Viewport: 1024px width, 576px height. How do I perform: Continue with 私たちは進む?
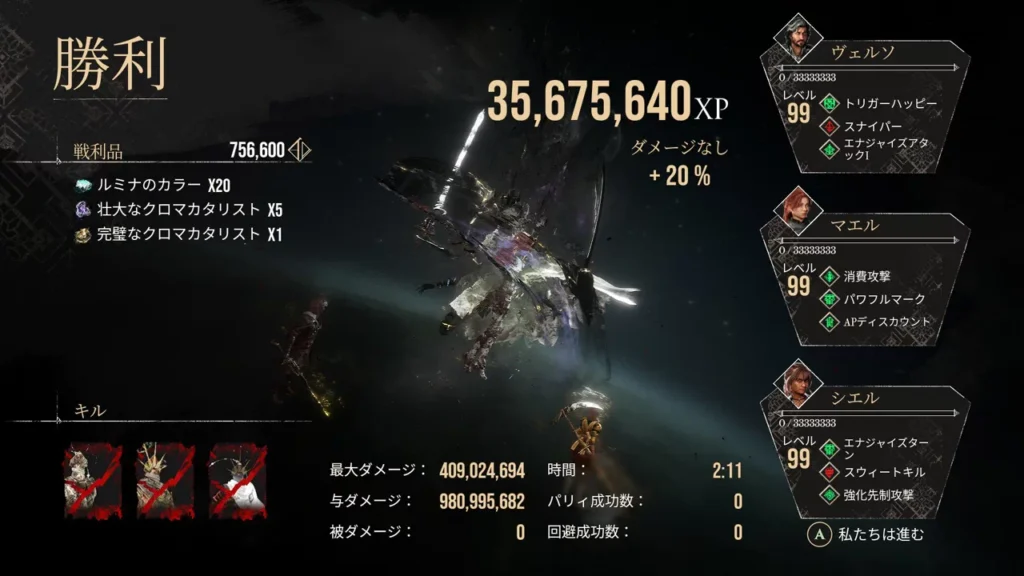coord(867,534)
